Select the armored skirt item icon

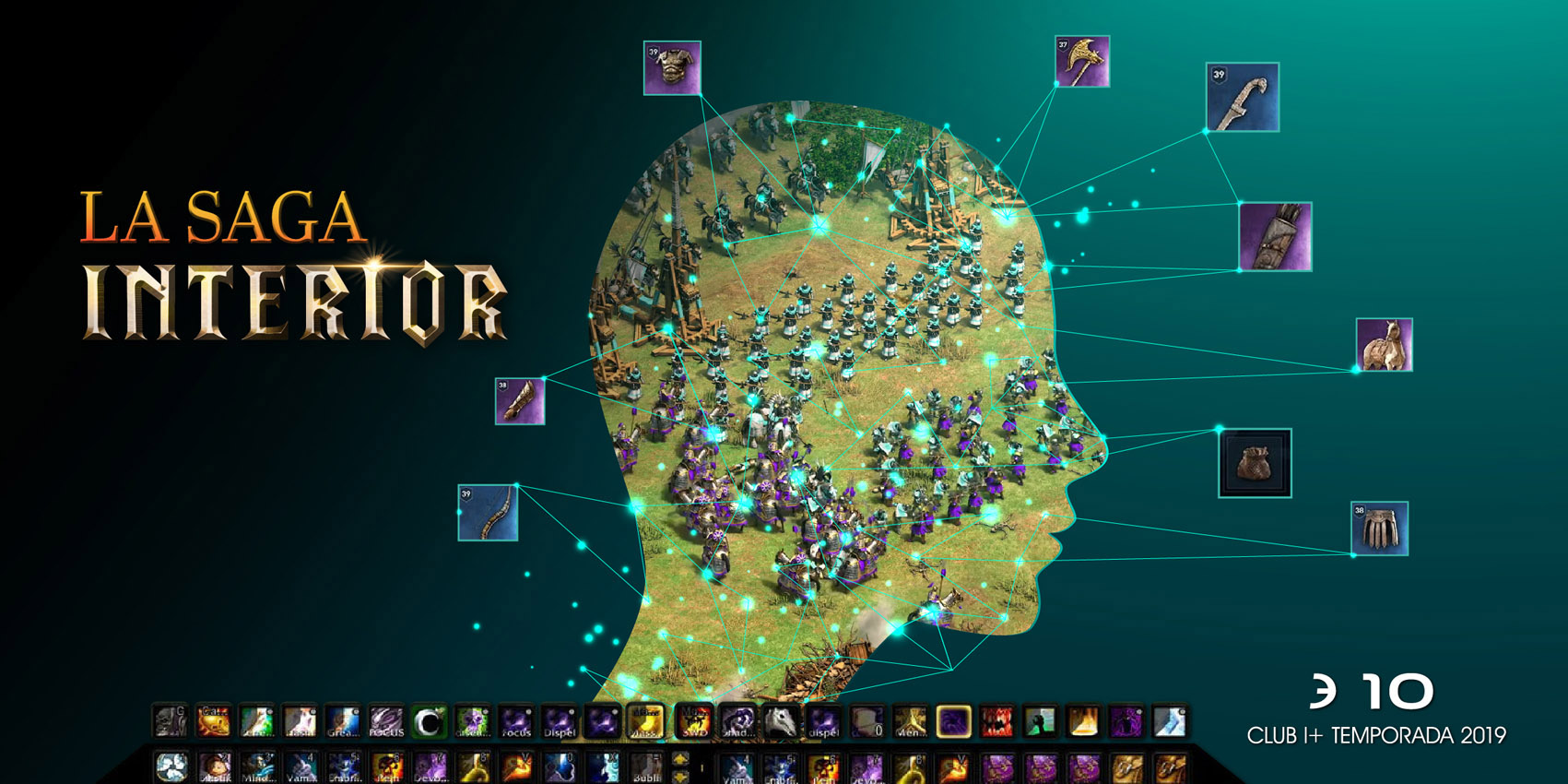click(1379, 529)
